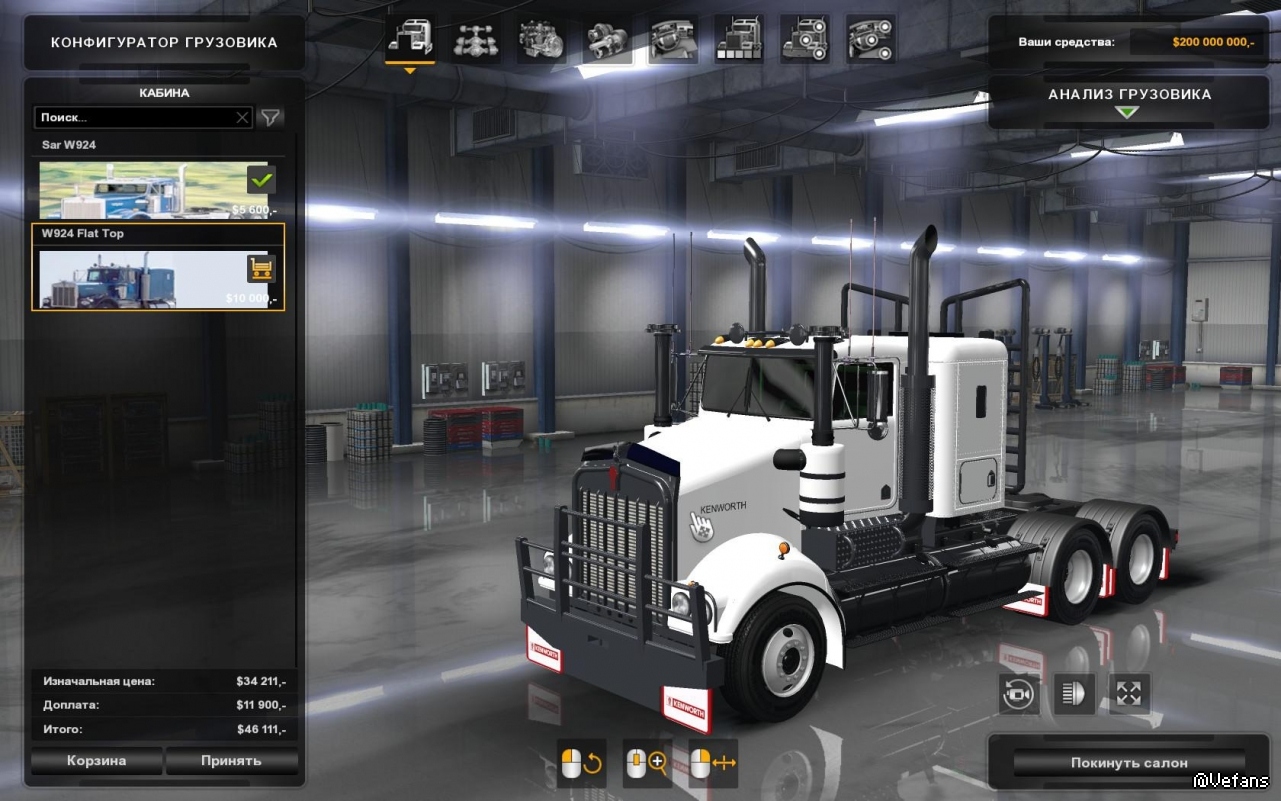This screenshot has height=801, width=1281.
Task: Add W924 Flat Top to cart
Action: [261, 268]
